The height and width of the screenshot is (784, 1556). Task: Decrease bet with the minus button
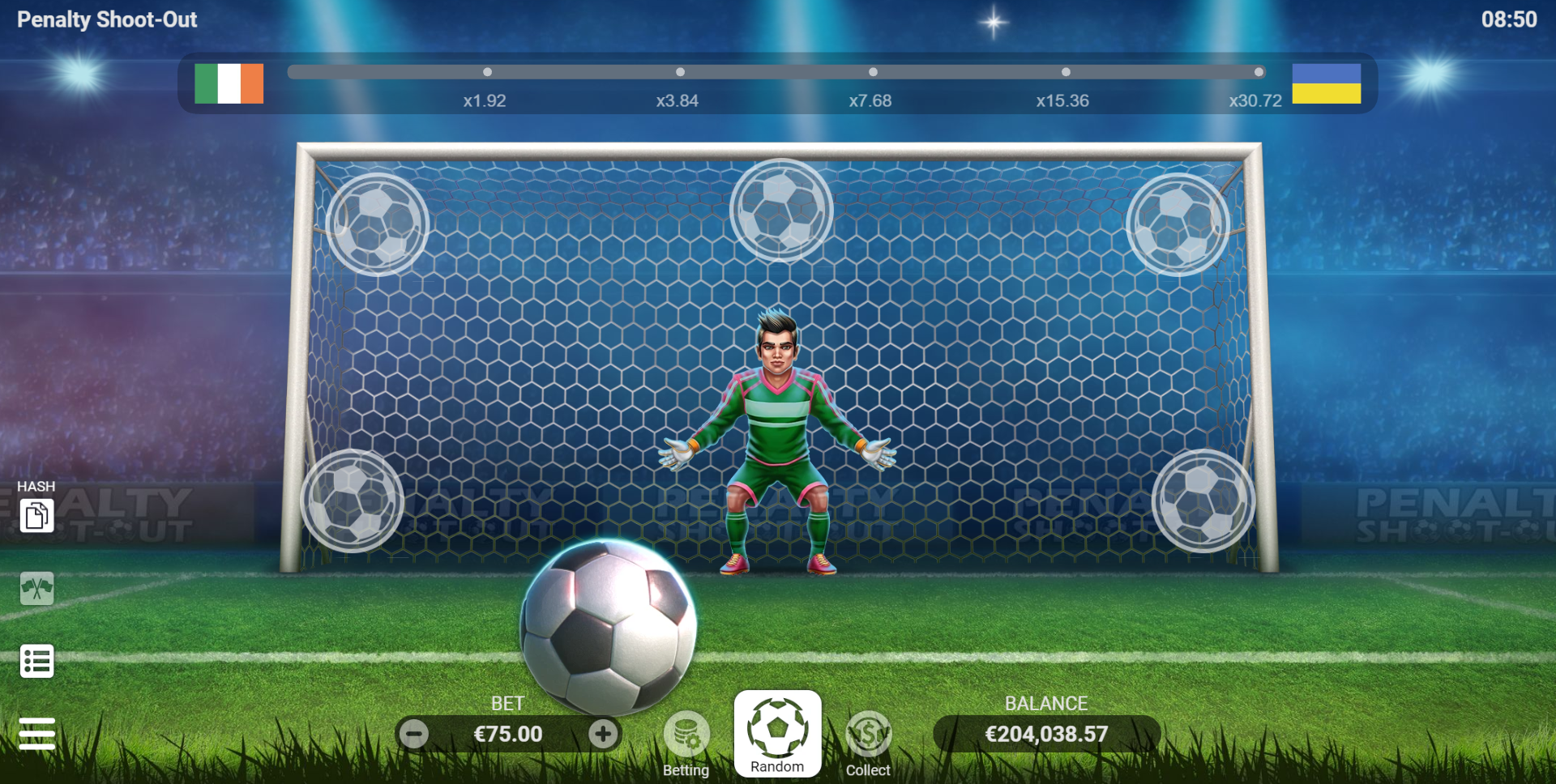tap(415, 734)
